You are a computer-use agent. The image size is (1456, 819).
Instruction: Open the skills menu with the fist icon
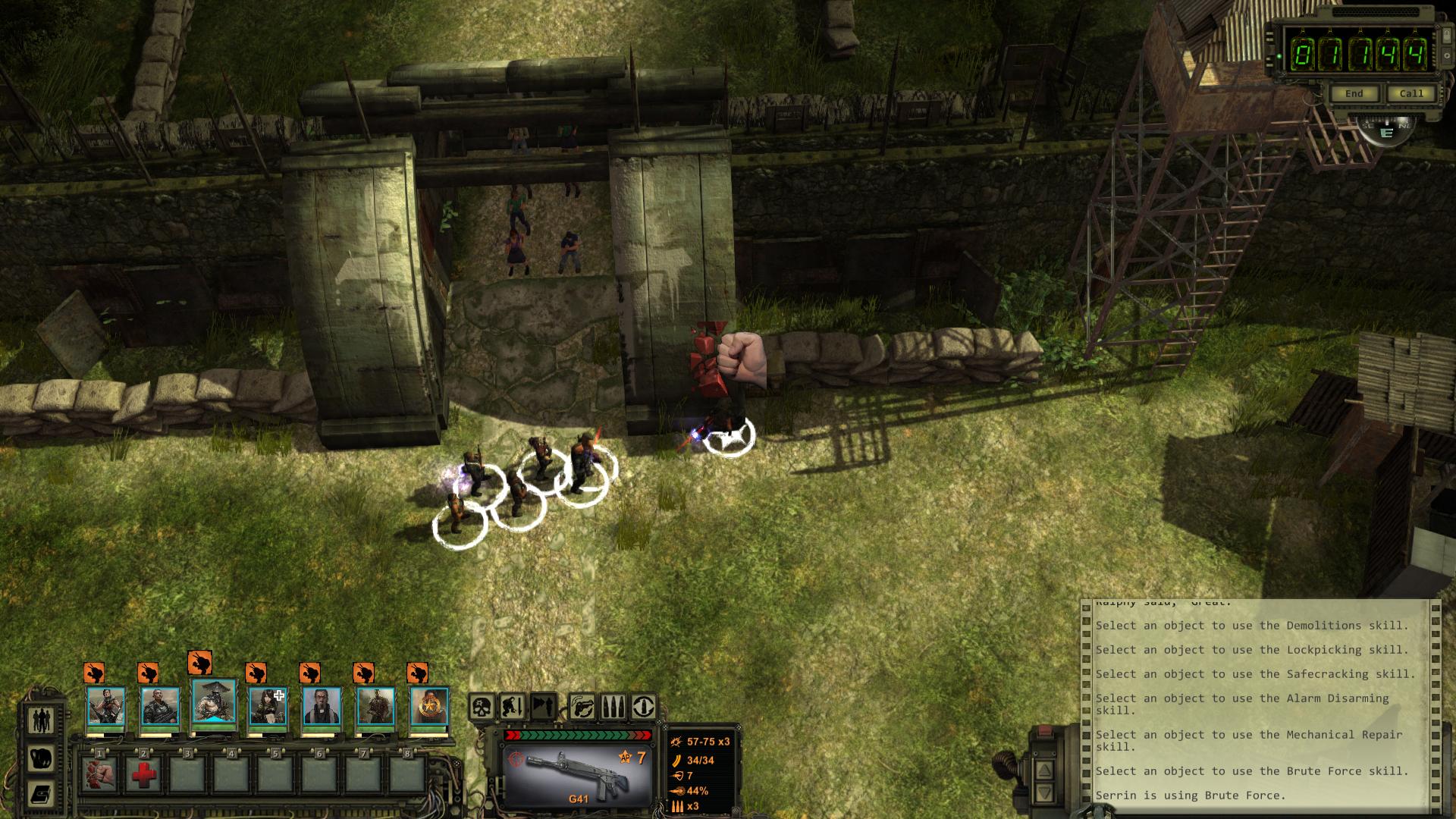click(40, 757)
